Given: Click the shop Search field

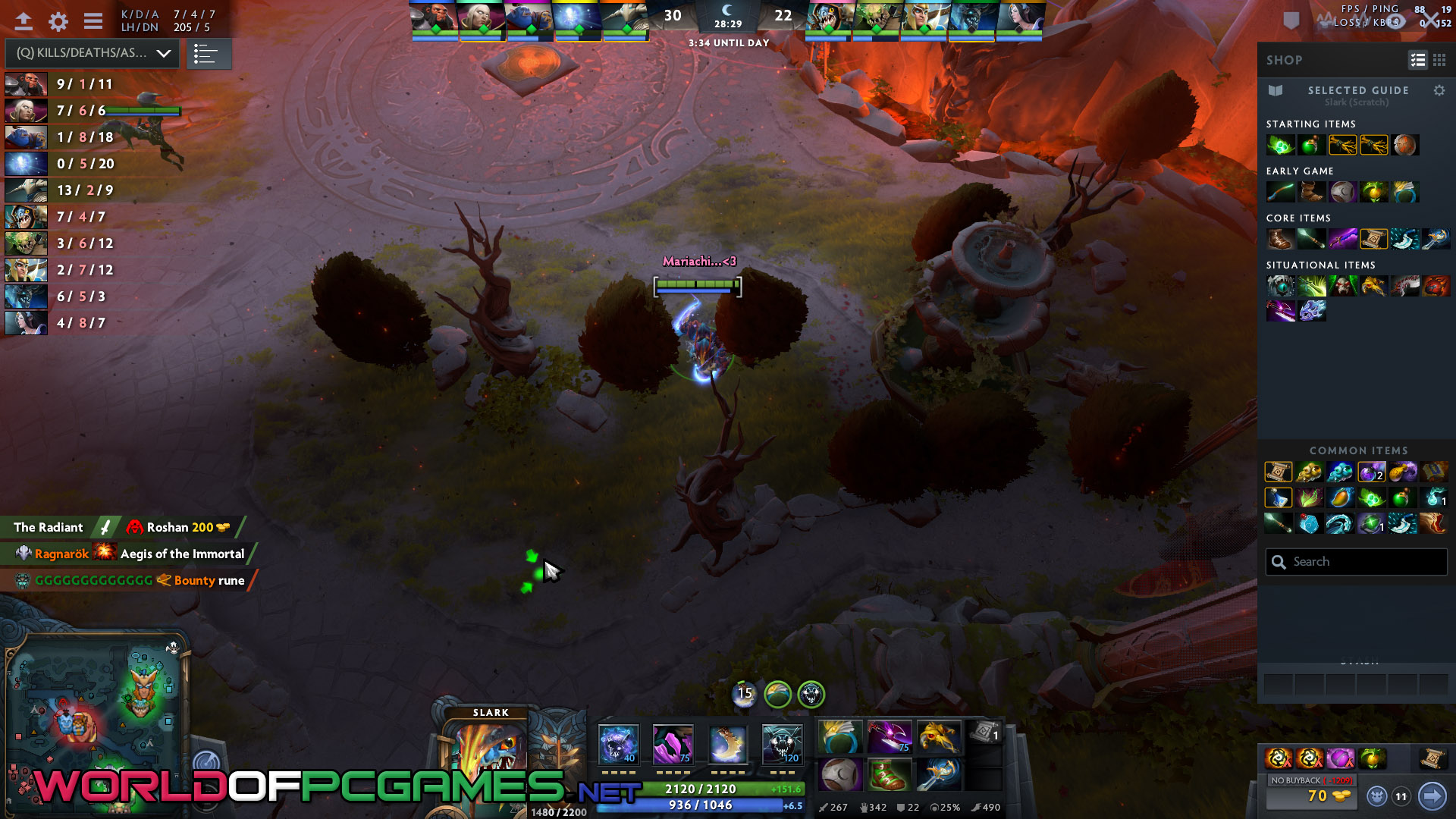Looking at the screenshot, I should (x=1357, y=562).
